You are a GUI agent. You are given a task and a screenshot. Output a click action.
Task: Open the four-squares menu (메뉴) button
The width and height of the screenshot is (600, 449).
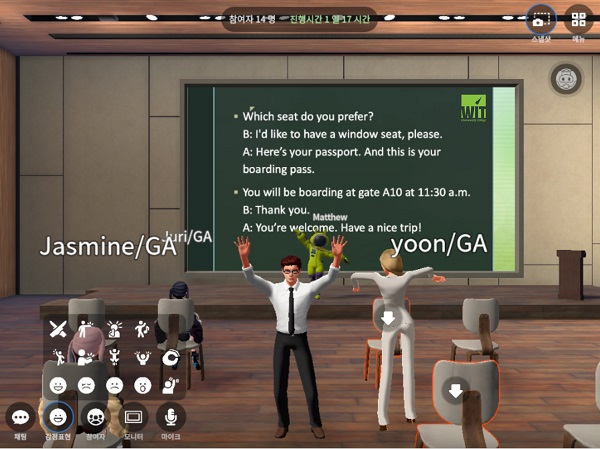tap(578, 20)
